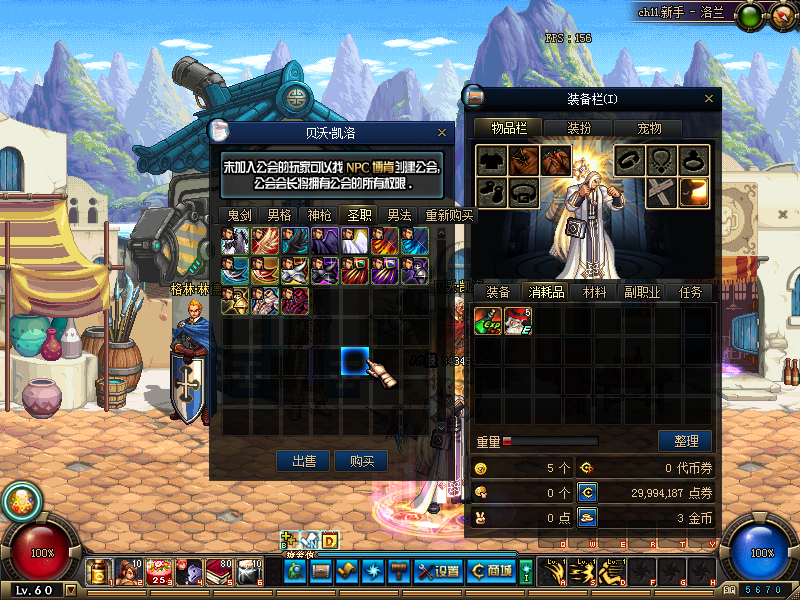This screenshot has height=600, width=800.
Task: Open the 副职业 sub-profession tab
Action: (x=643, y=292)
